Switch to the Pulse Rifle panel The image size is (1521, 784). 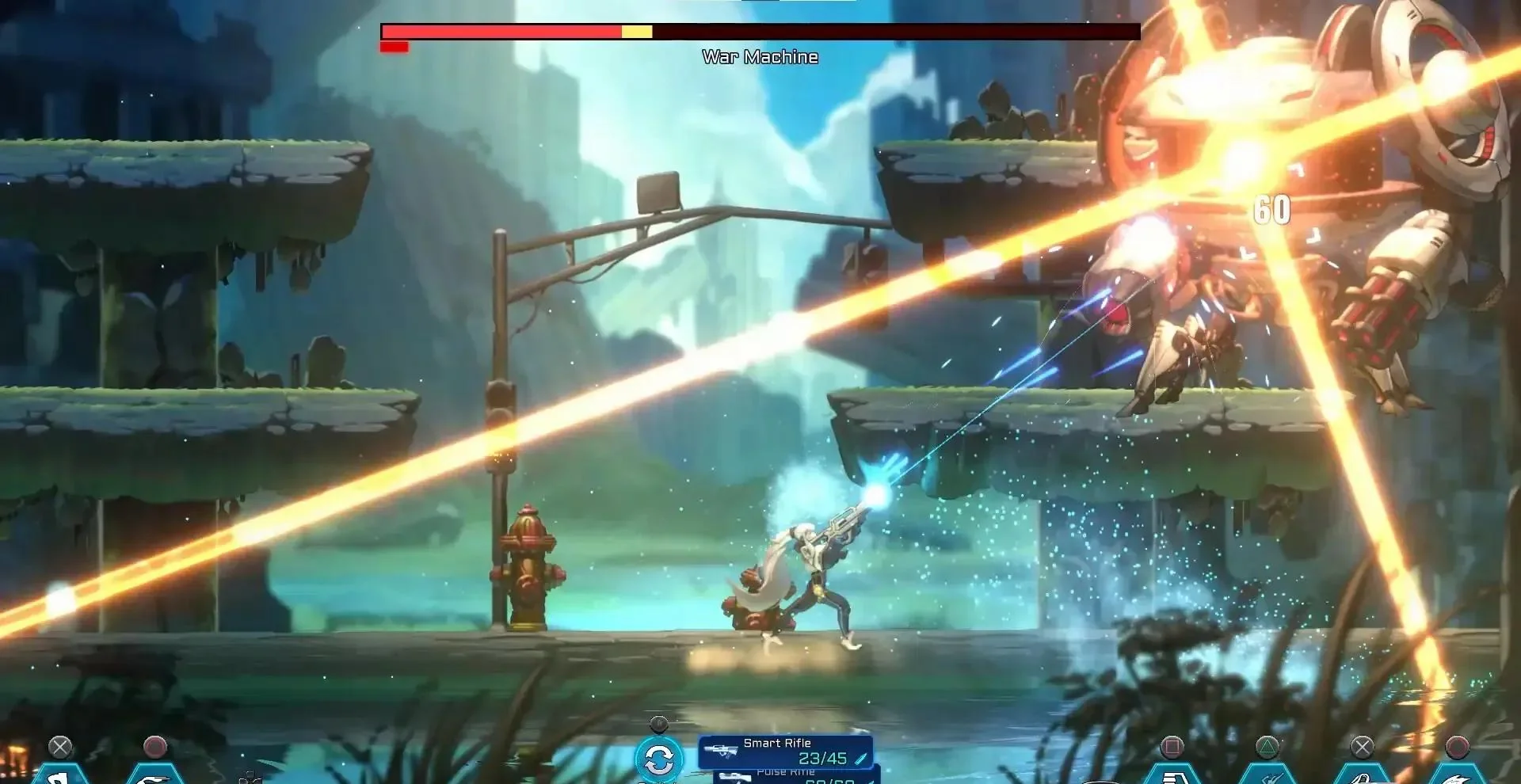[x=792, y=776]
